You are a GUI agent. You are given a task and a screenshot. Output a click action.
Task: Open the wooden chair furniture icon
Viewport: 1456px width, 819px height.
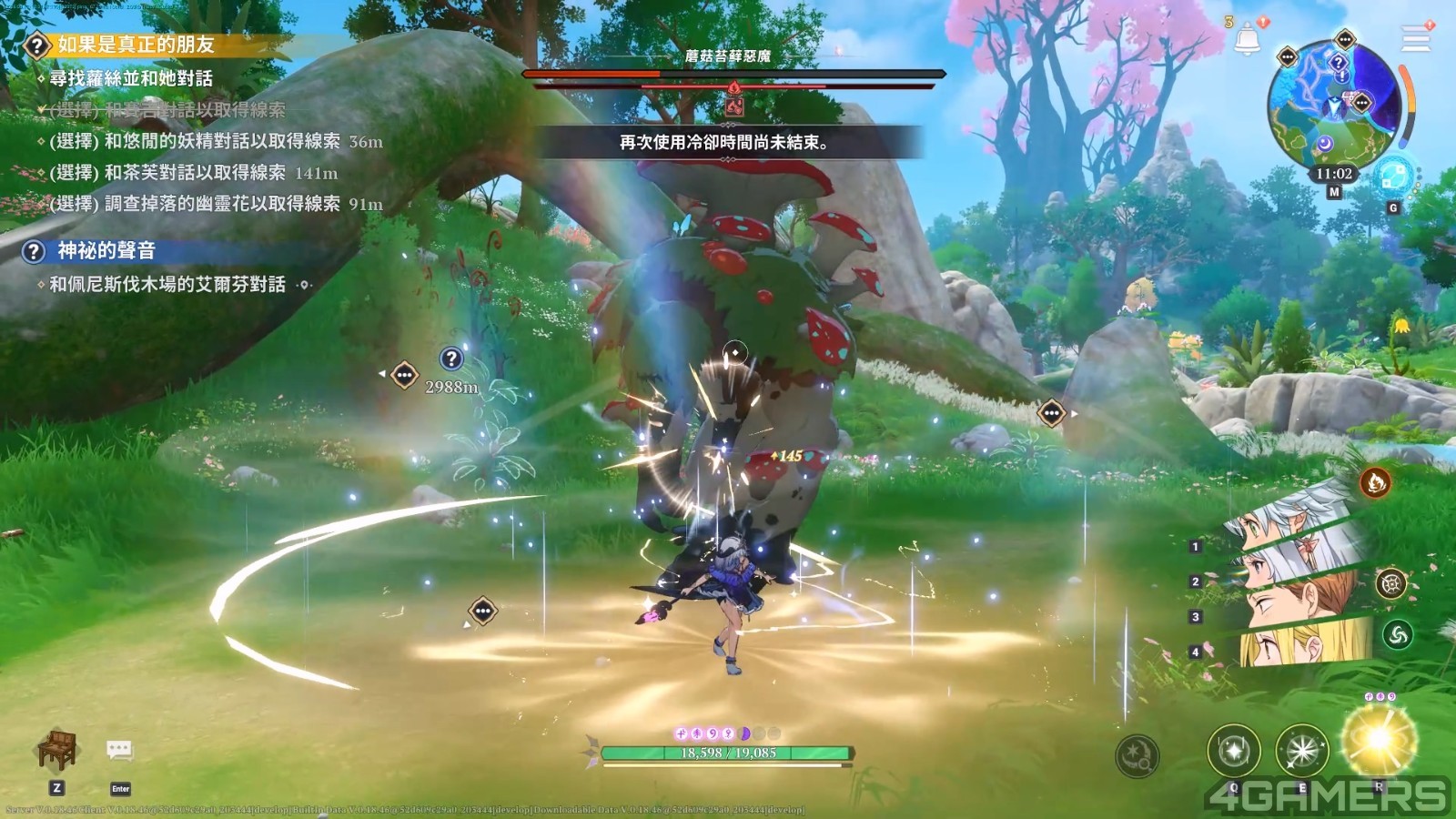(x=56, y=750)
